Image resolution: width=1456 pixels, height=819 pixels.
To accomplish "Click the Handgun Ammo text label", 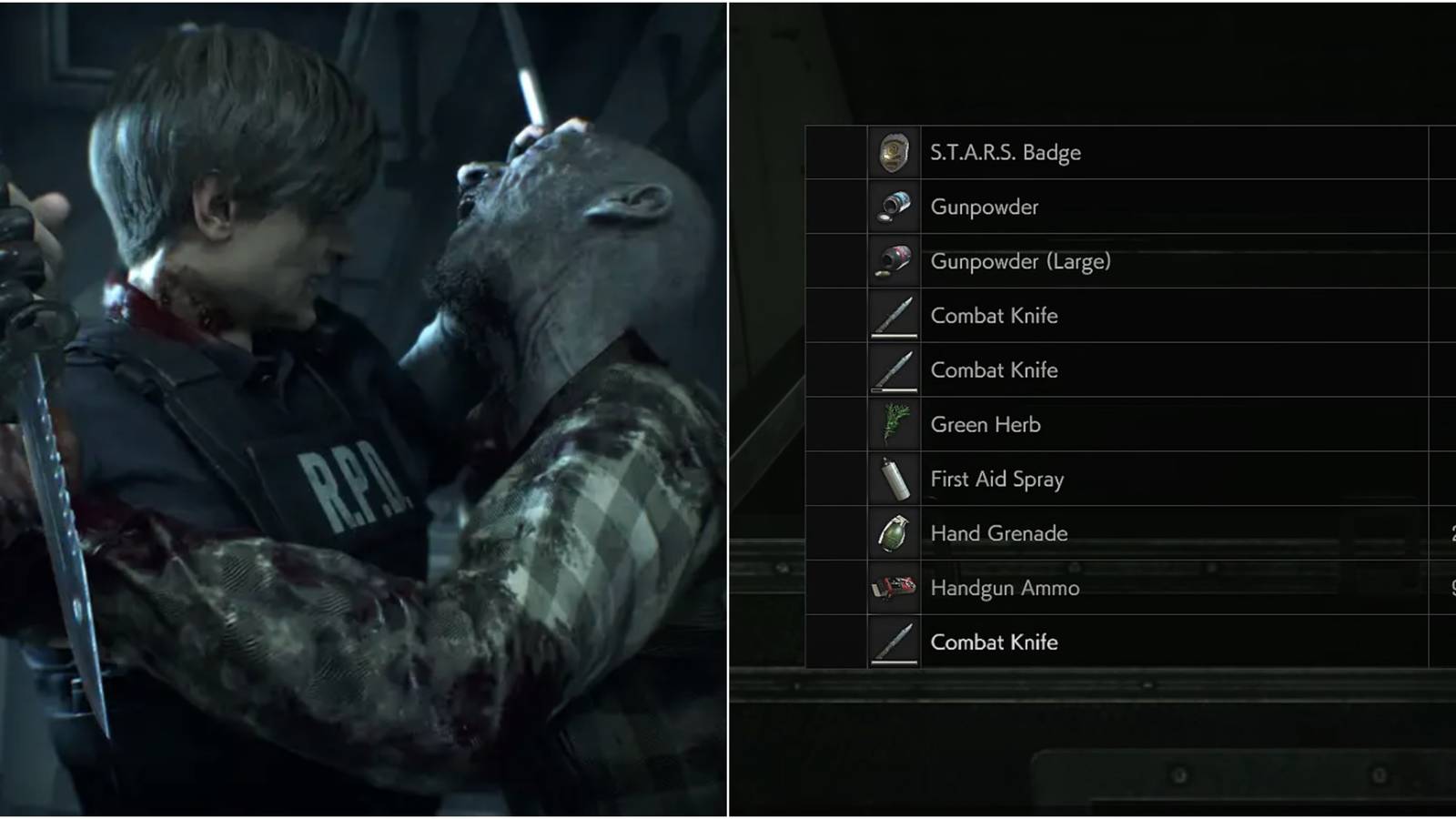I will [1004, 588].
